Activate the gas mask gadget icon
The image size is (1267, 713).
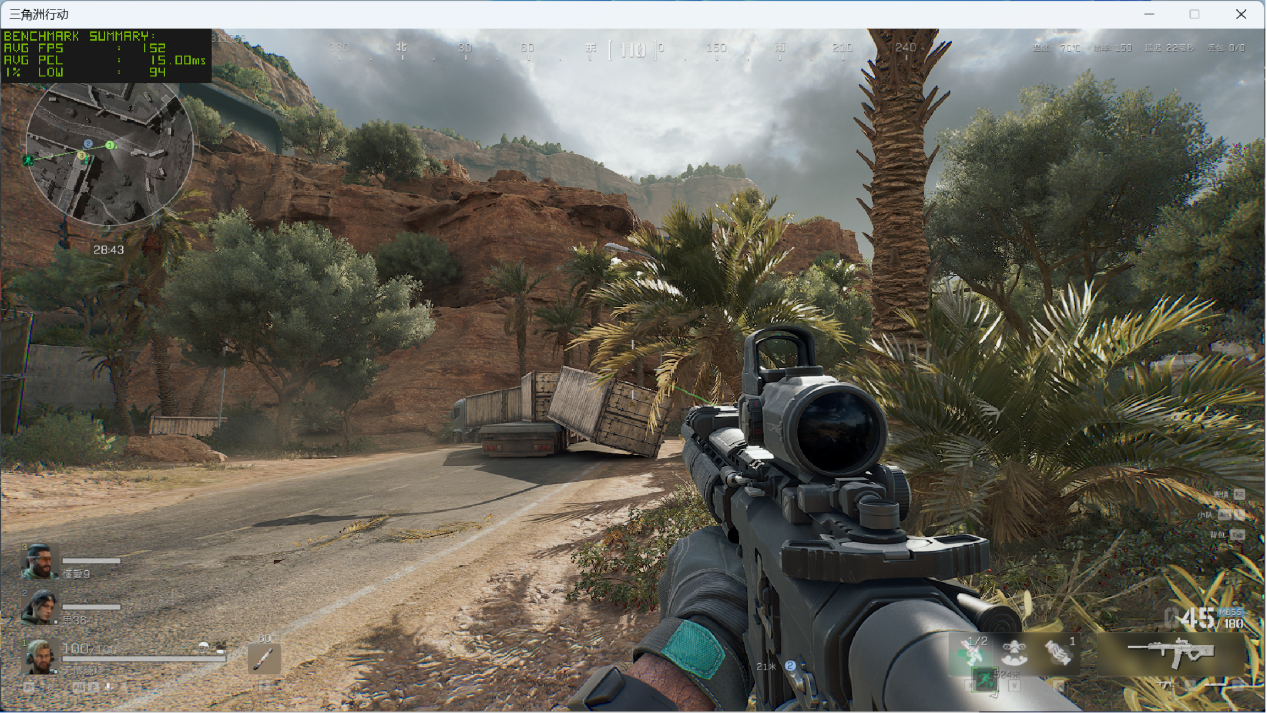pos(1014,652)
